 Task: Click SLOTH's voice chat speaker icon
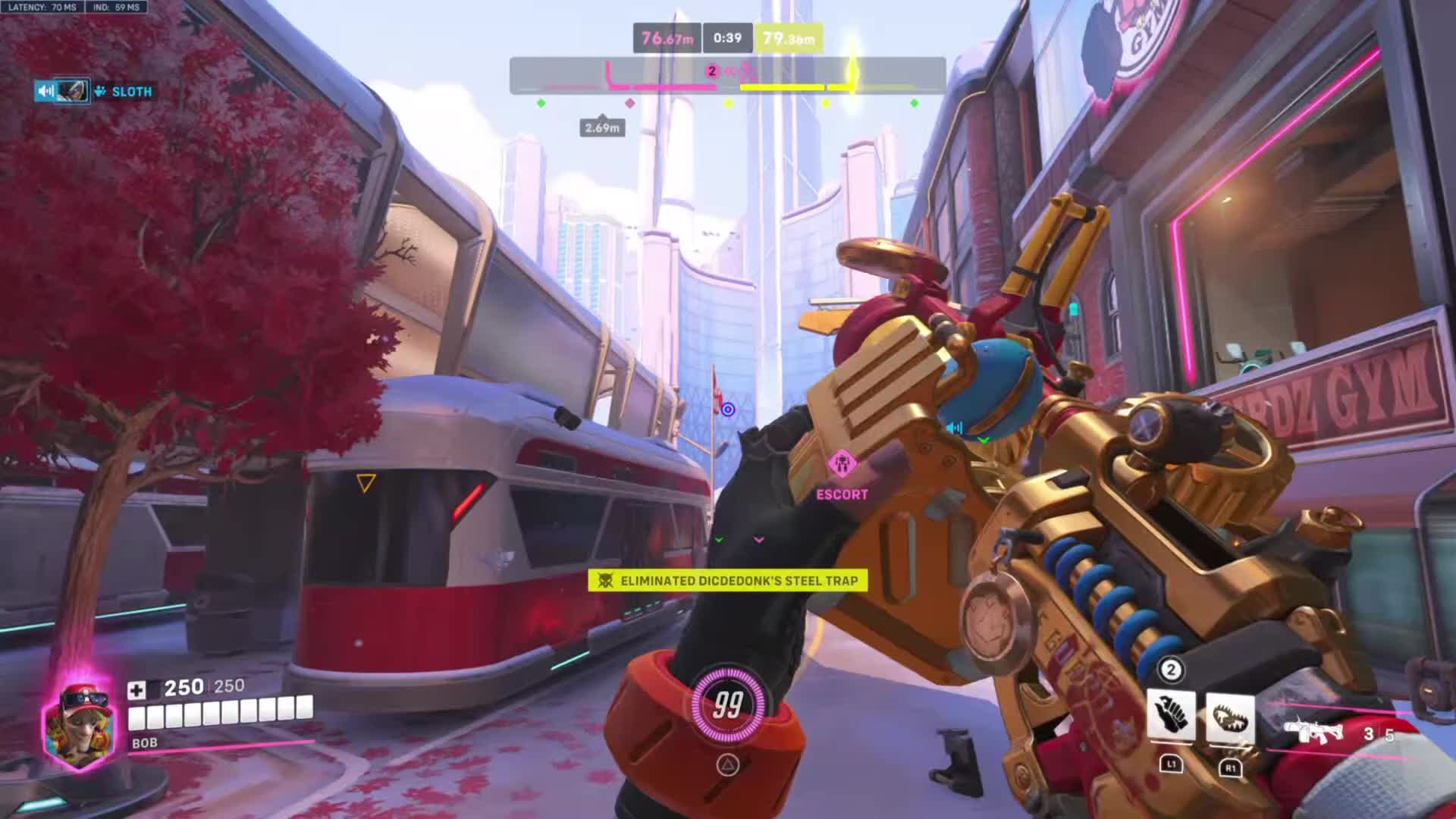(45, 92)
